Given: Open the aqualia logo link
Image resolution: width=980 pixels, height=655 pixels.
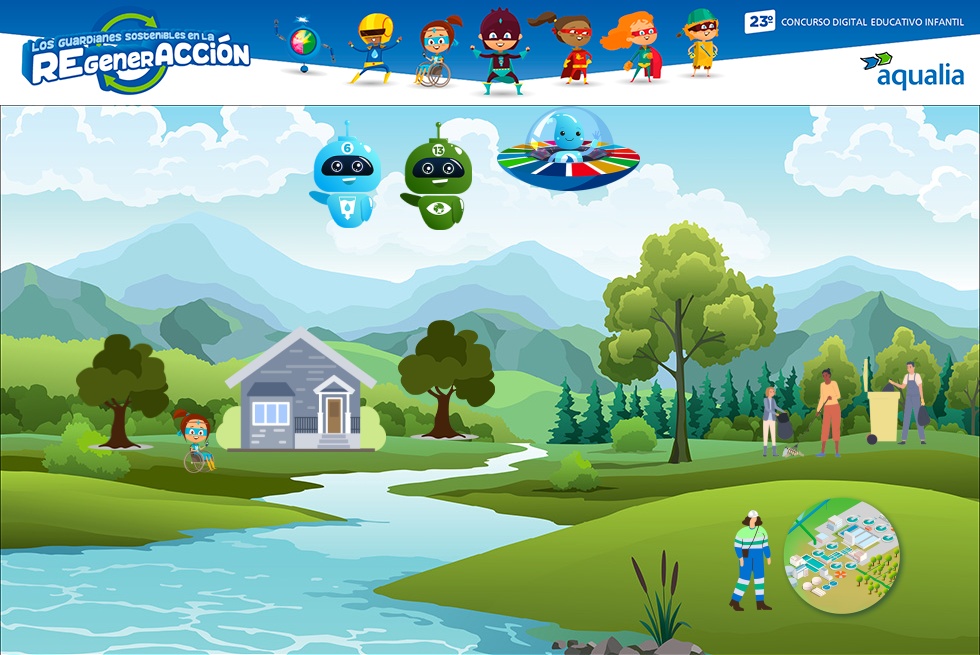Looking at the screenshot, I should tap(912, 70).
